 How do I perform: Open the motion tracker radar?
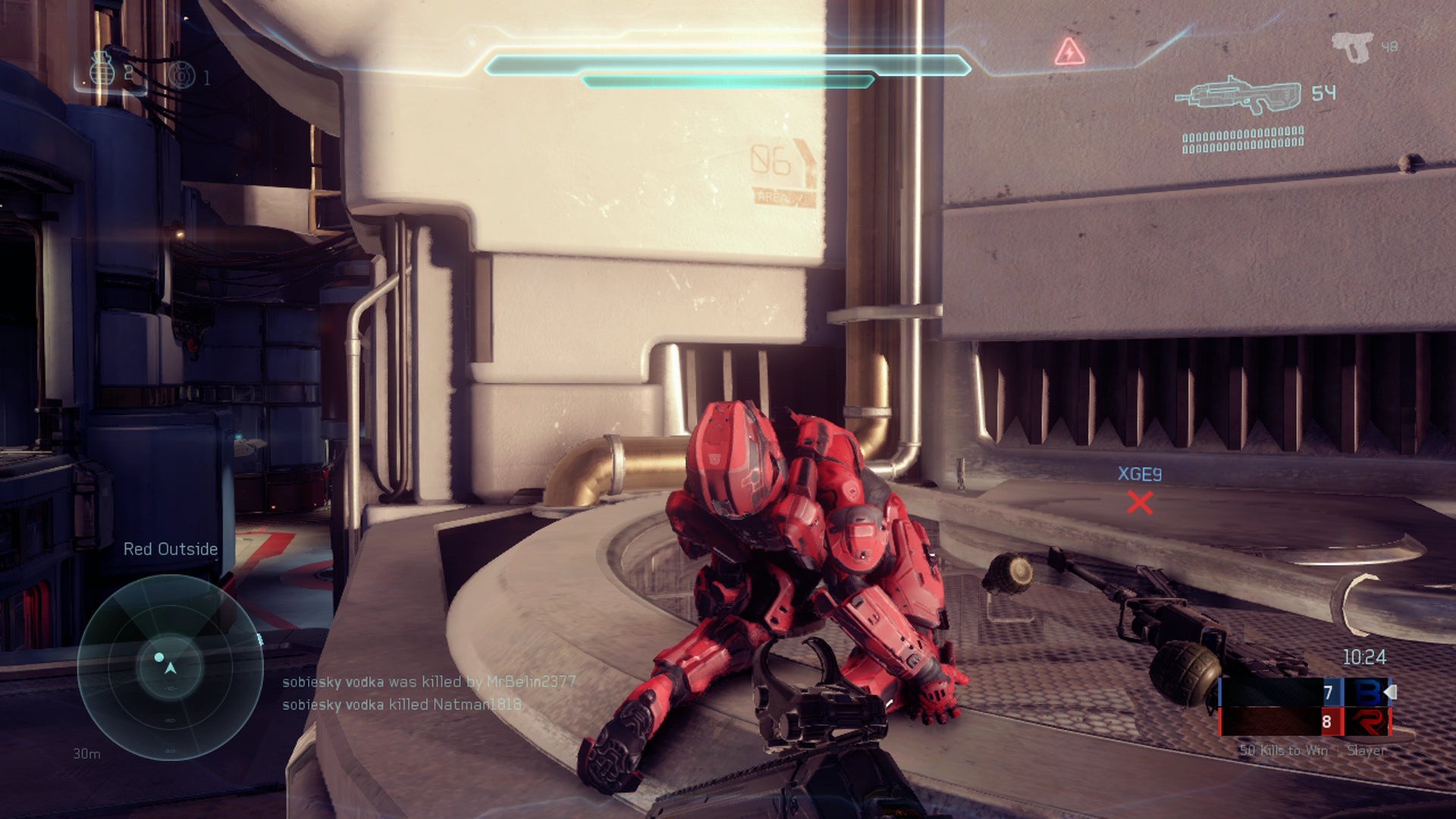point(170,667)
